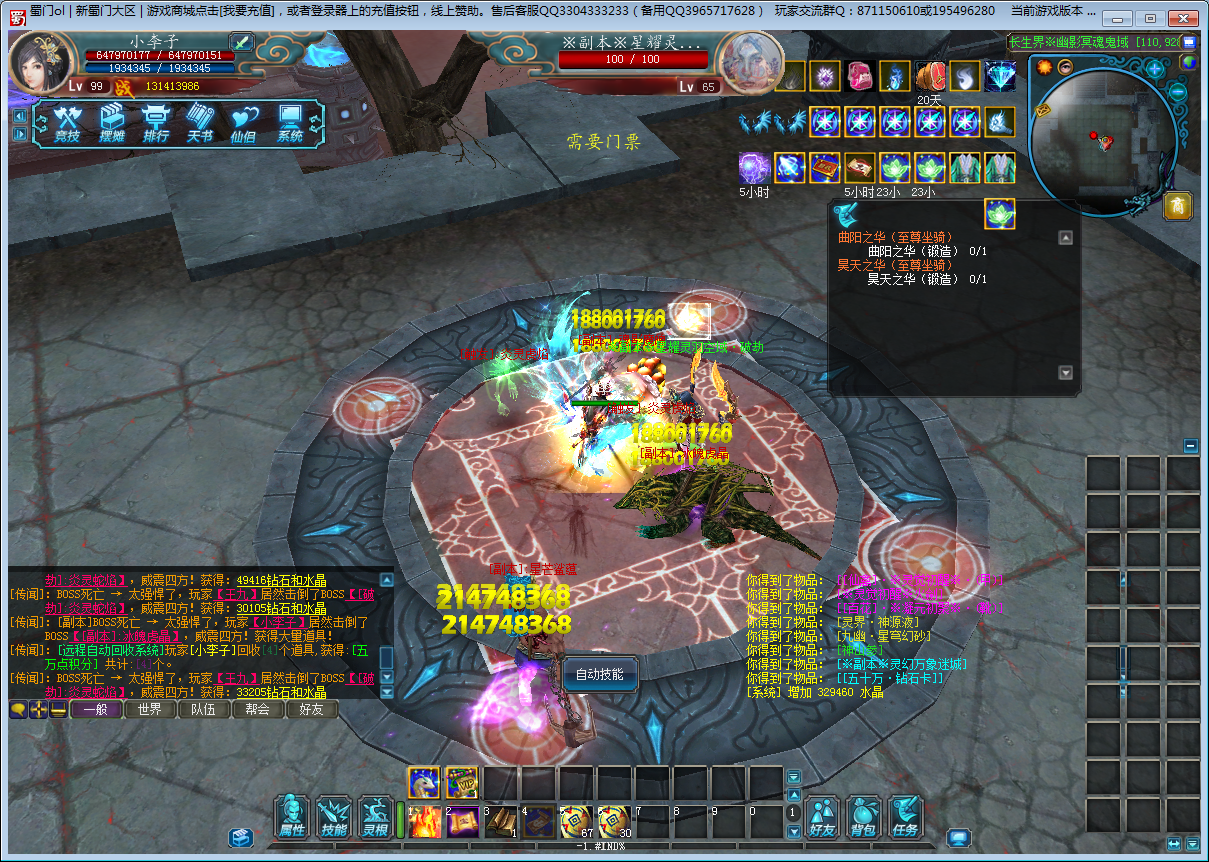The image size is (1209, 862).
Task: Open the 背包 backpack
Action: 863,817
